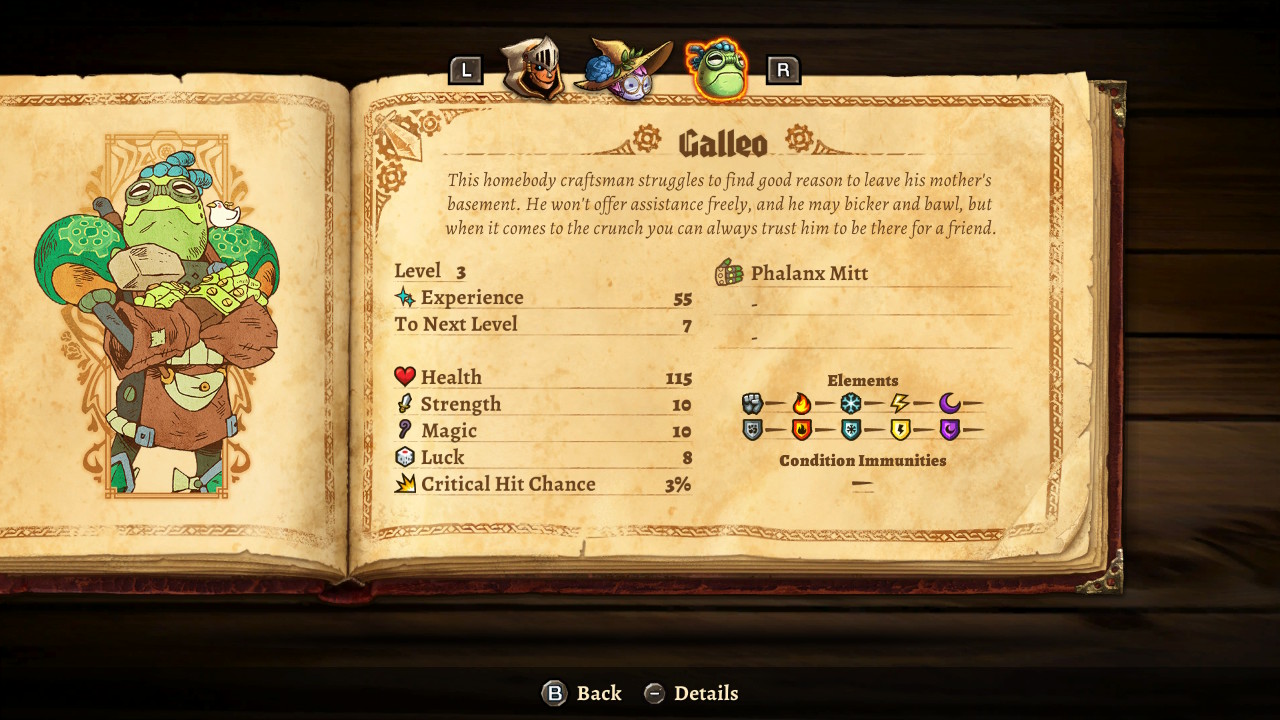Switch to the armored knight character tab
The height and width of the screenshot is (720, 1280).
coord(532,68)
